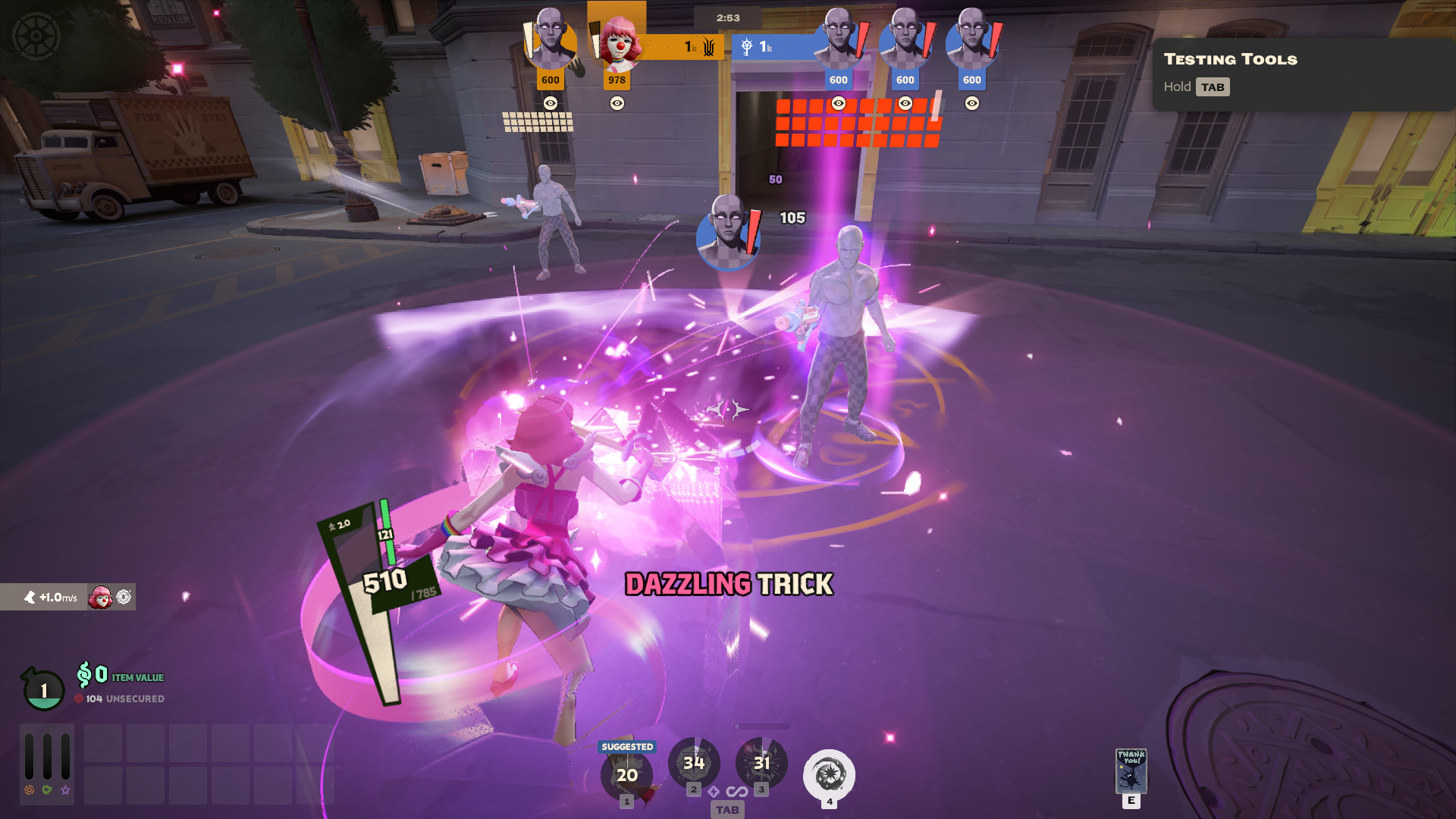Activate the second ability showing 34
The image size is (1456, 819).
[694, 763]
